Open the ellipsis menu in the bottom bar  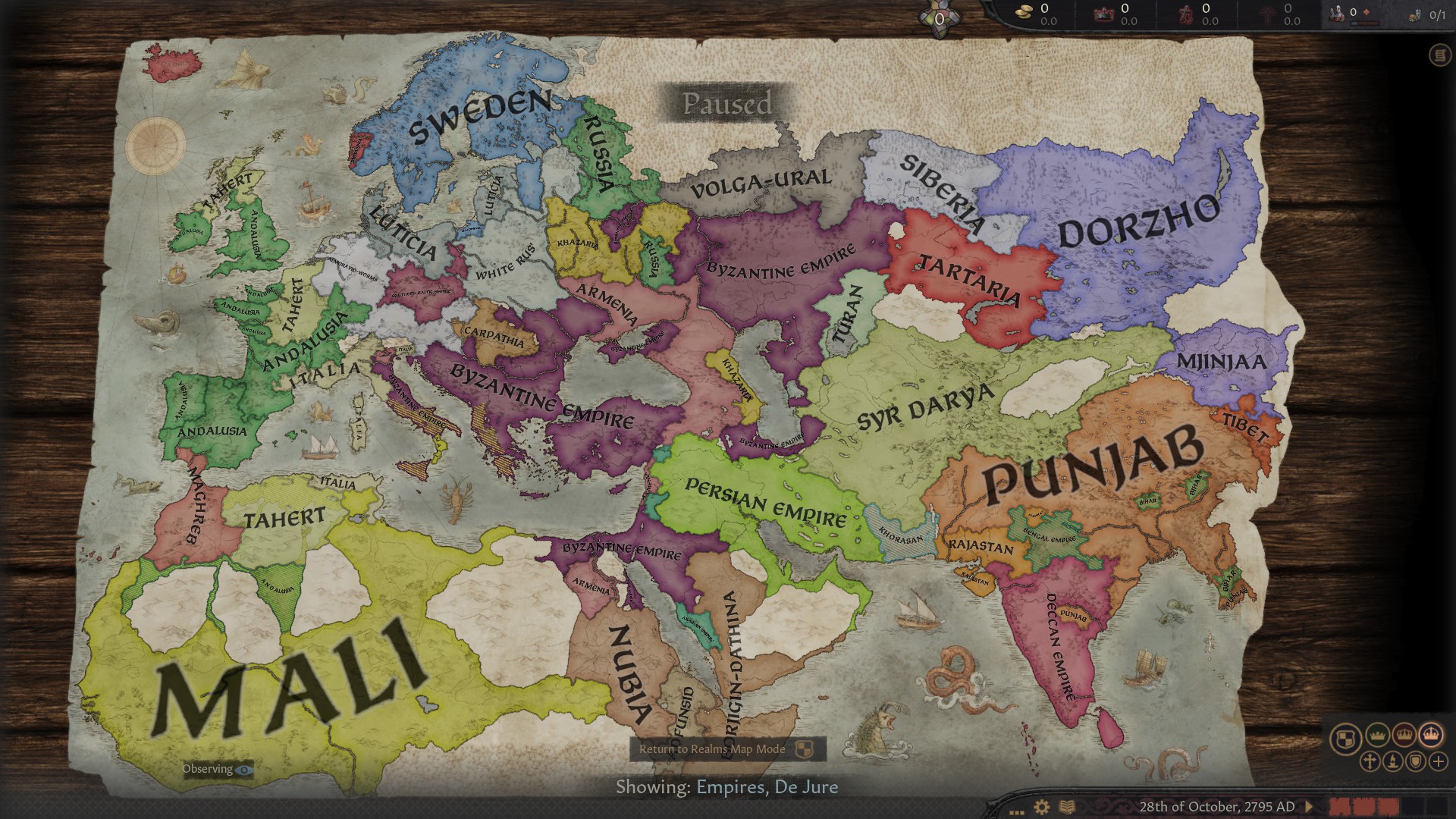click(x=1016, y=811)
